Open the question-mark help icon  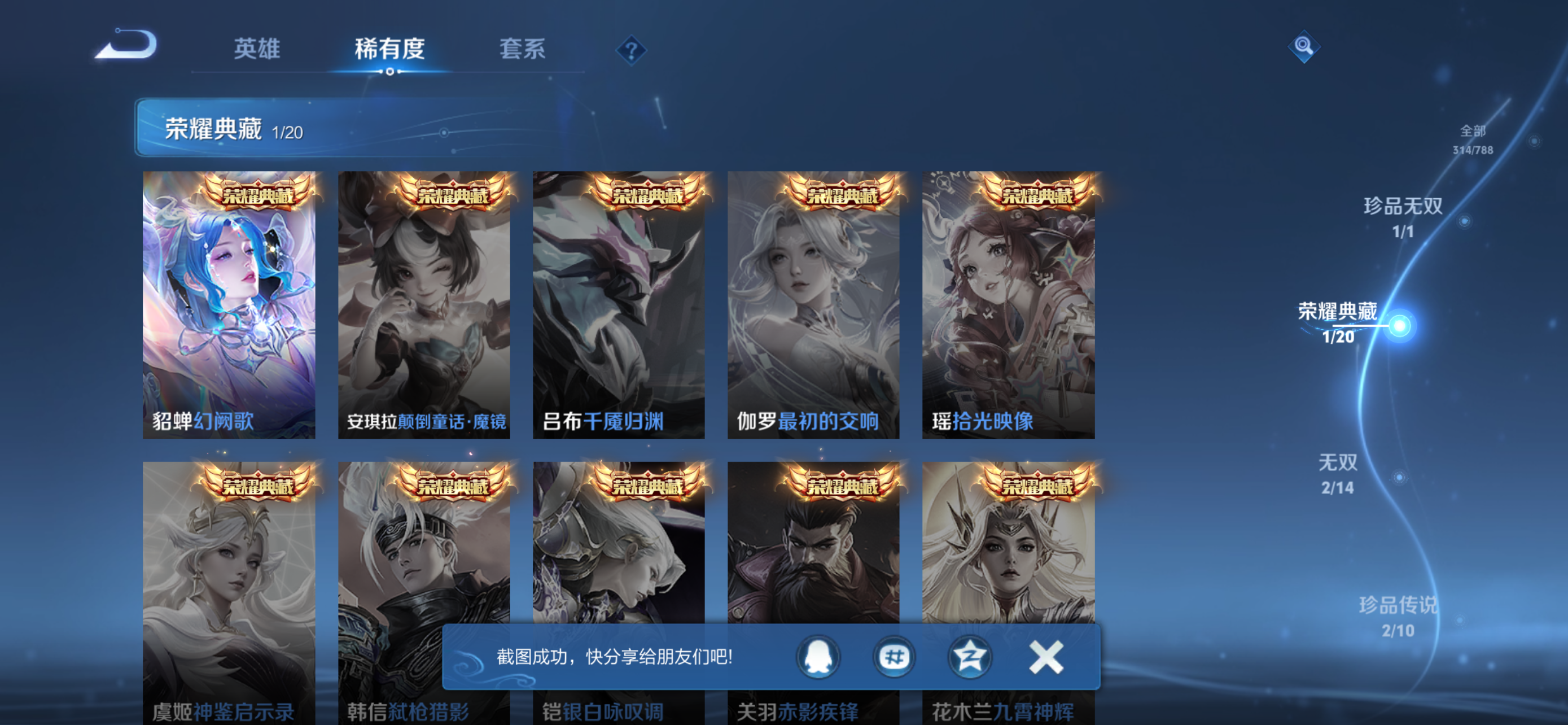coord(633,50)
